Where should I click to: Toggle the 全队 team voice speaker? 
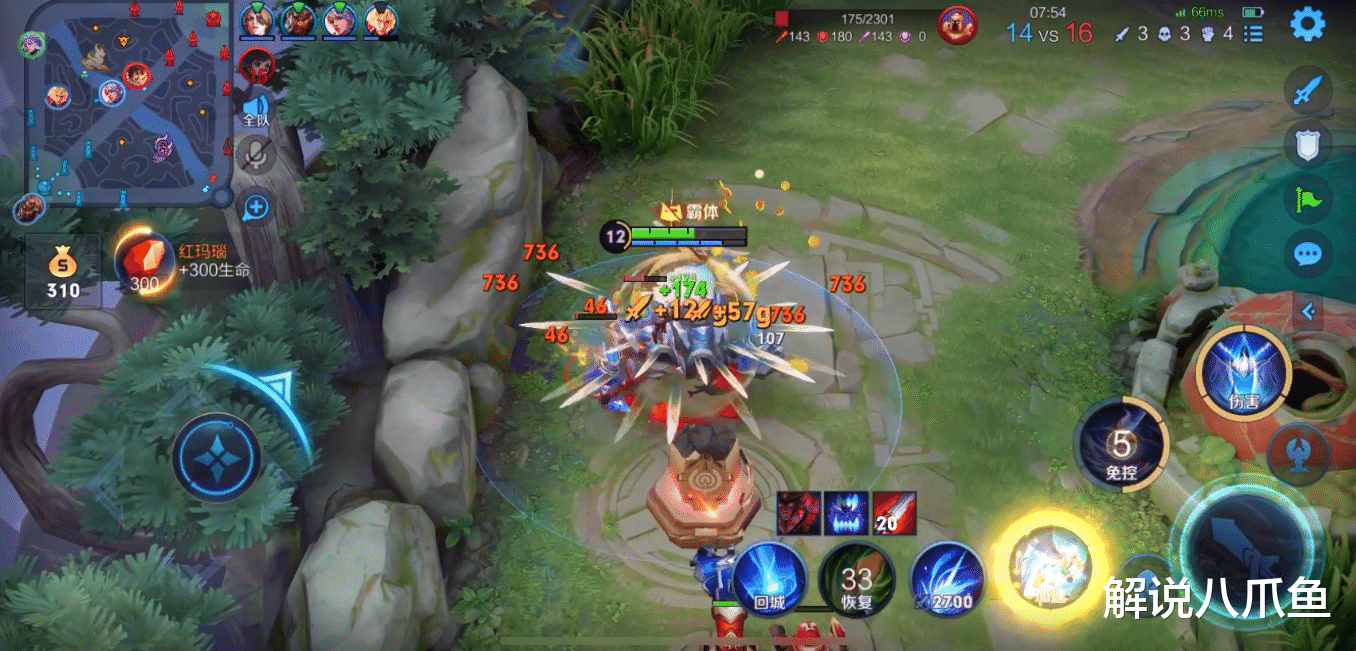(257, 108)
